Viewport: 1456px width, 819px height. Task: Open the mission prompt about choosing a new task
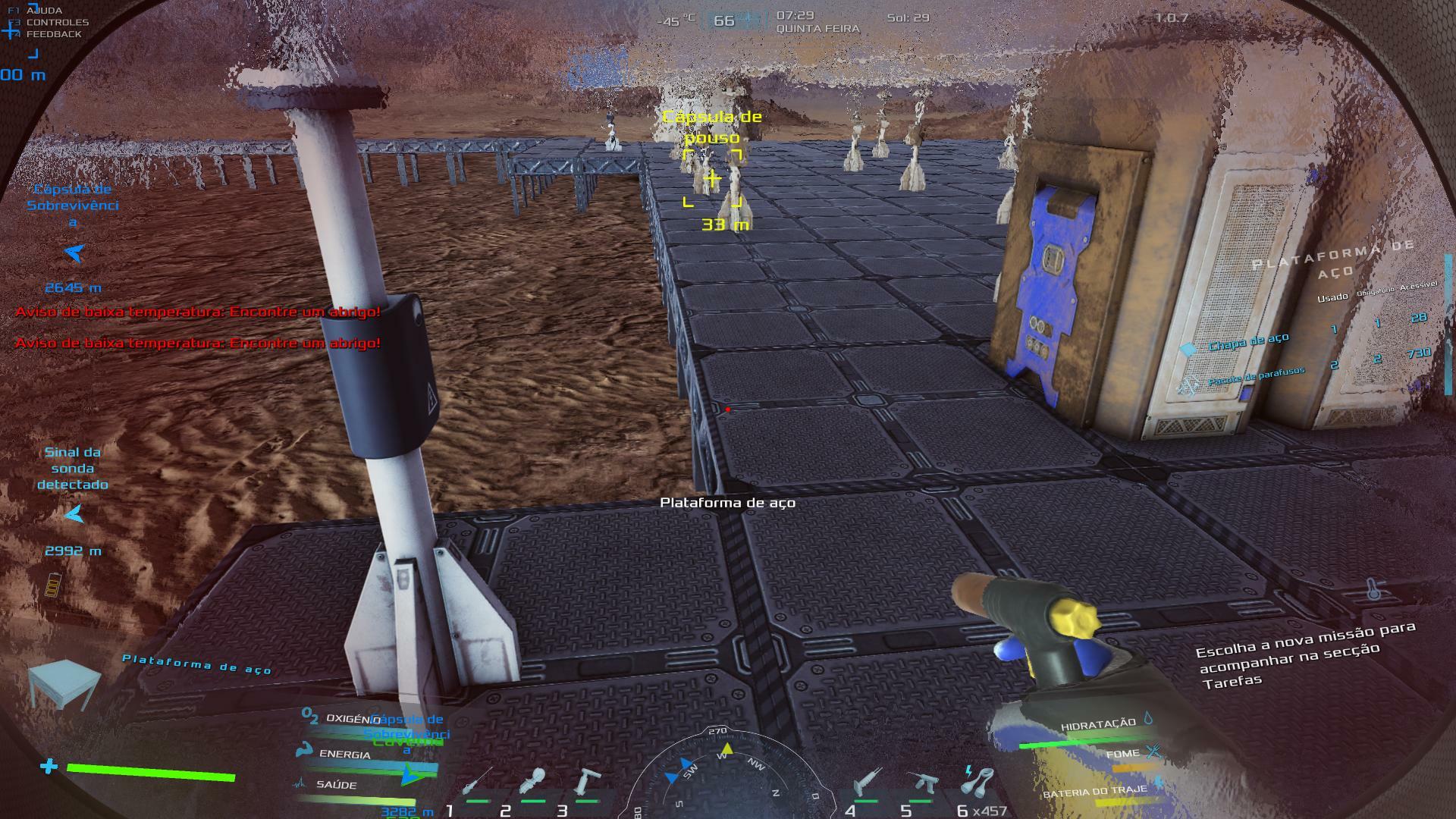[1304, 654]
